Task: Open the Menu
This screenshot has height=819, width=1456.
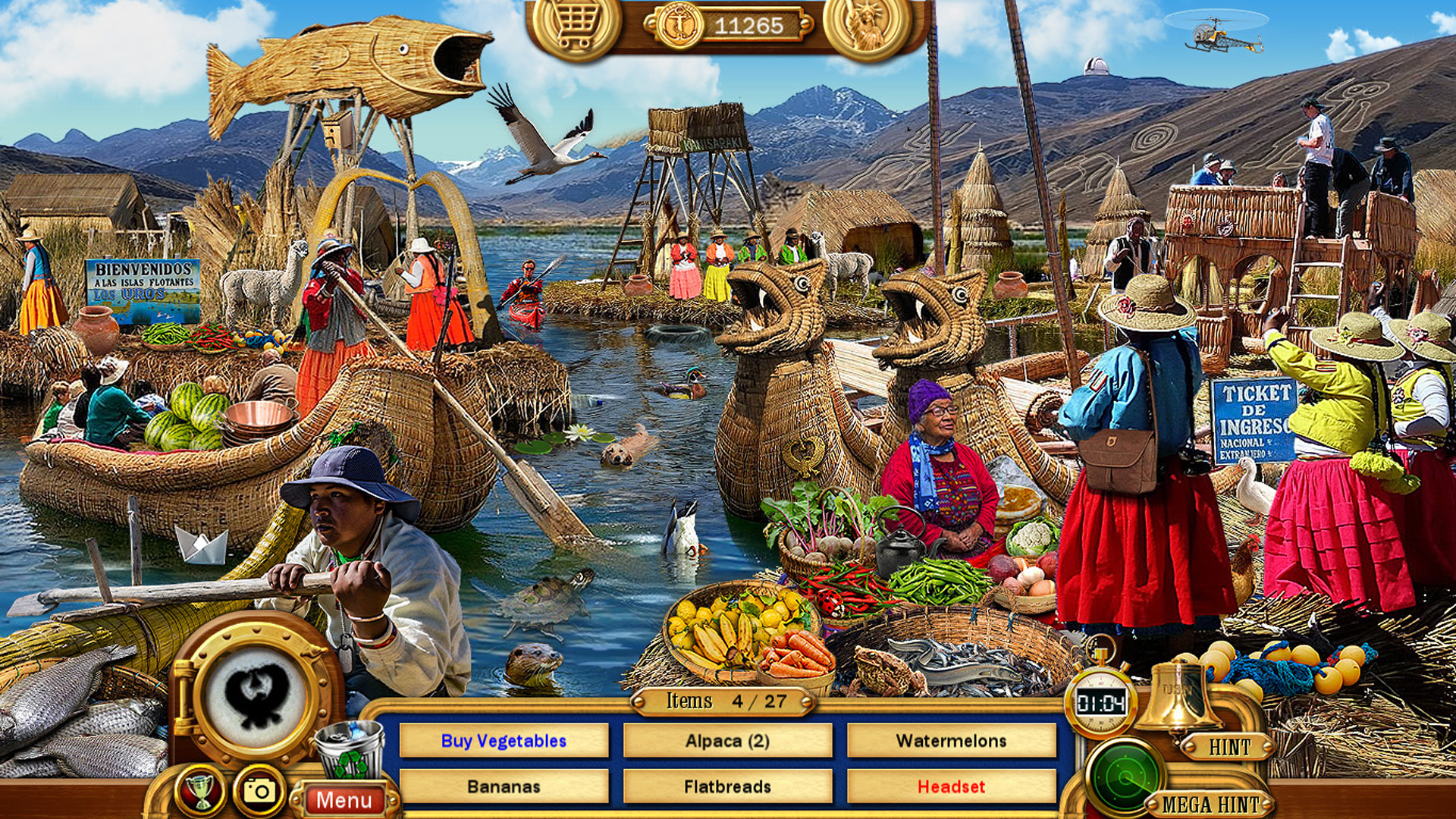Action: (x=345, y=799)
